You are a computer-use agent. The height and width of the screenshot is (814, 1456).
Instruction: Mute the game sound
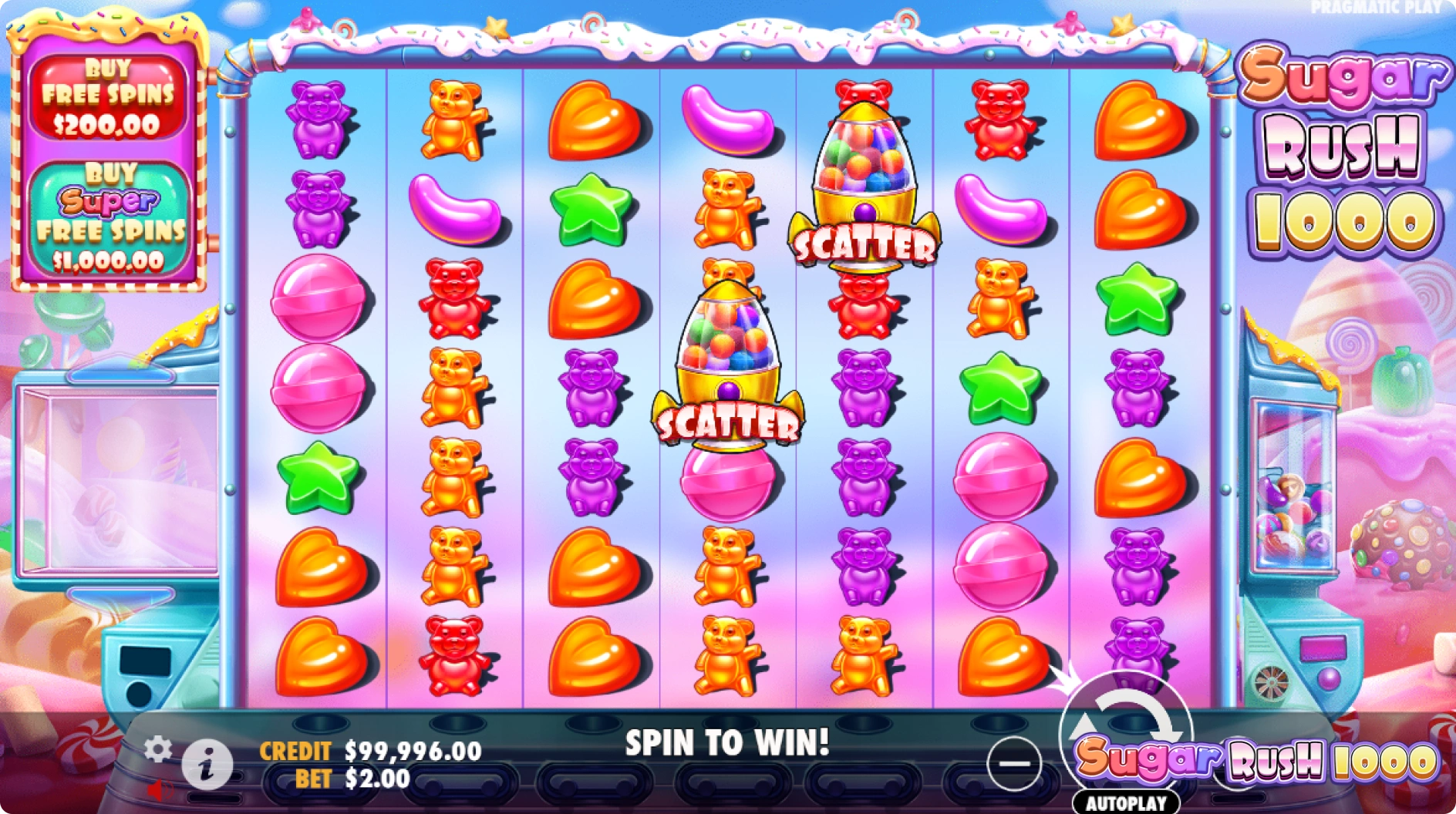pos(160,791)
